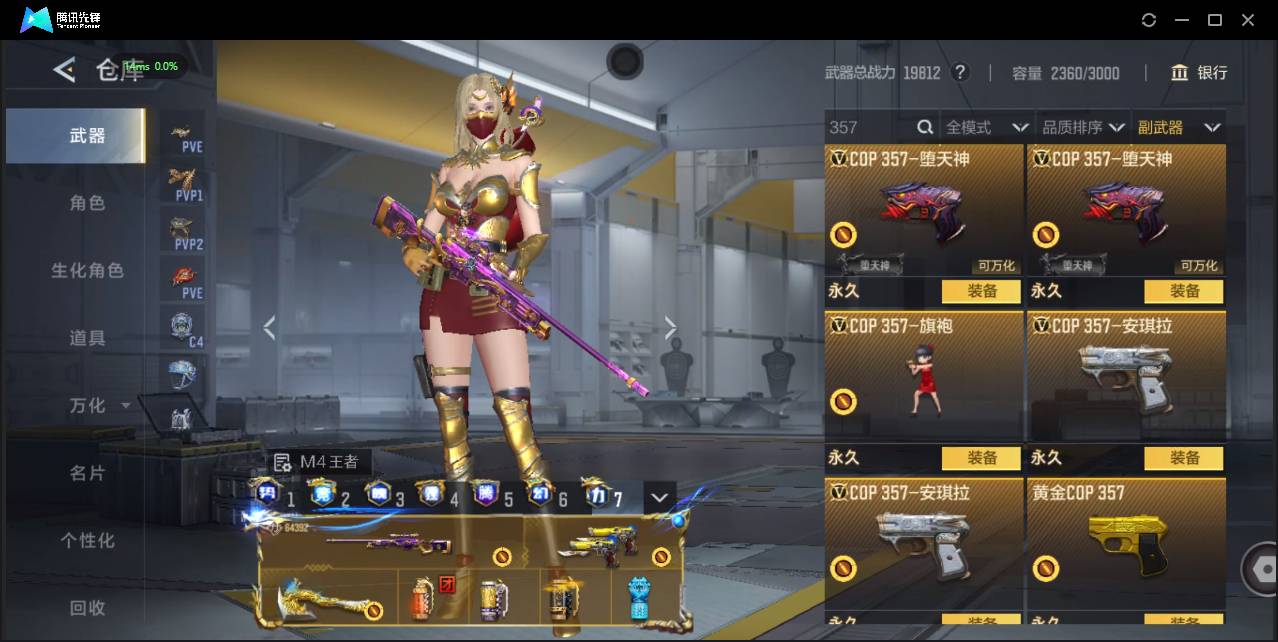The height and width of the screenshot is (642, 1278).
Task: Open the 银行 bank
Action: pos(1199,72)
